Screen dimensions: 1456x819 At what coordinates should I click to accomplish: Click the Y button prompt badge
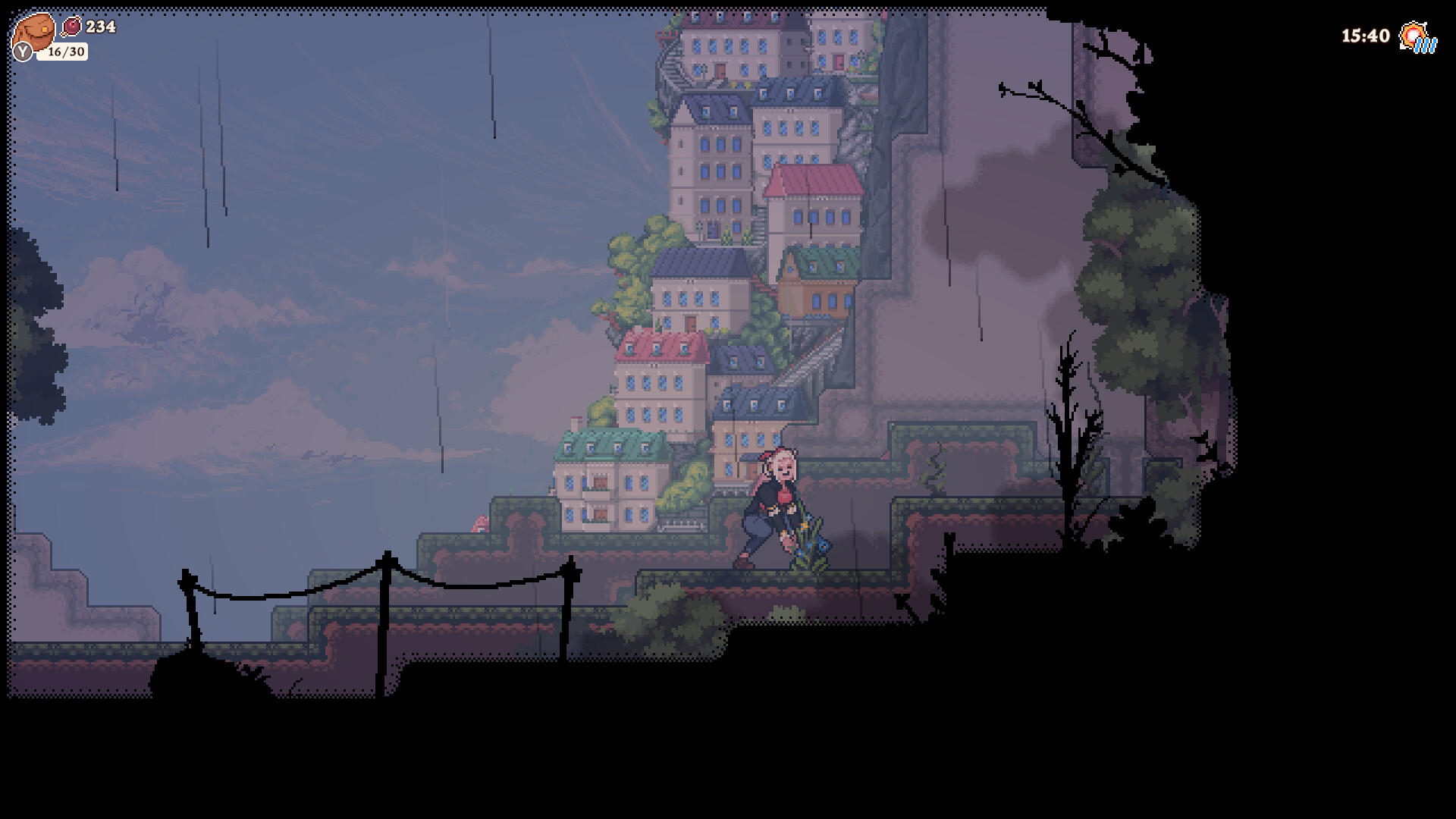point(23,50)
